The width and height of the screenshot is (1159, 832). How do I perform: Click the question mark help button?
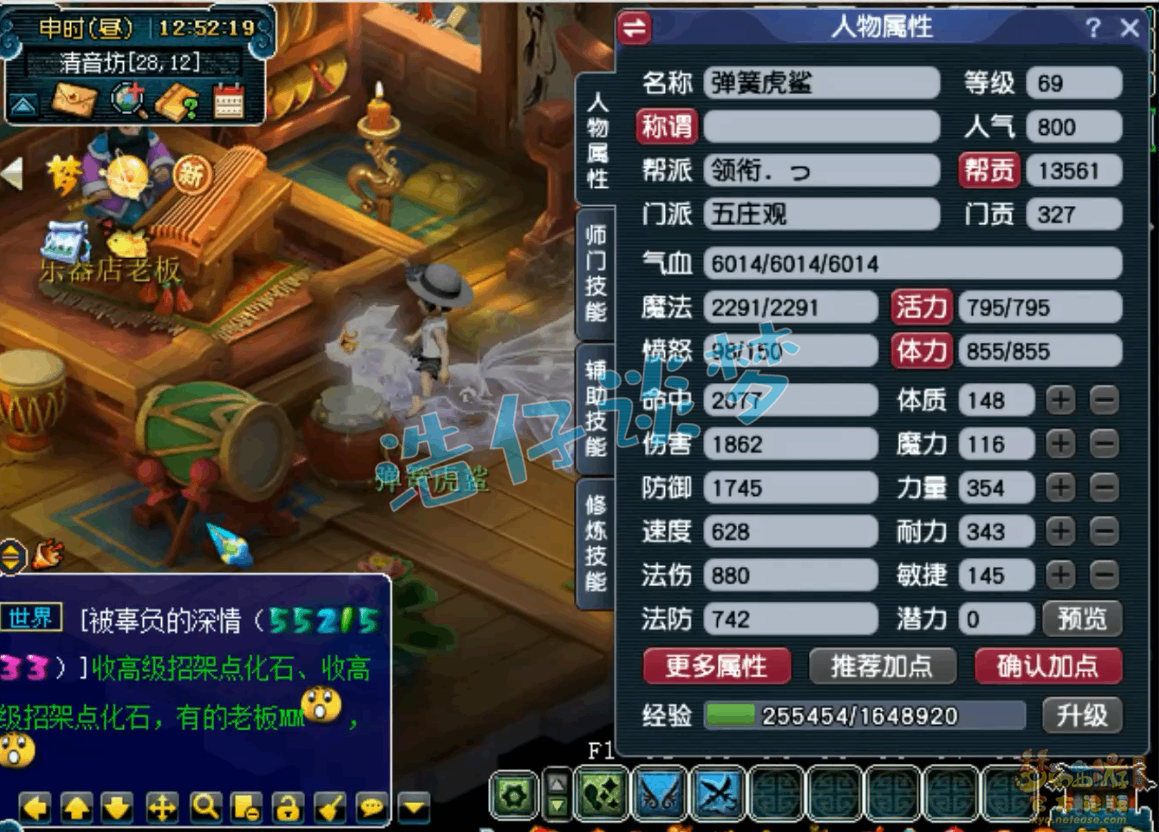click(1094, 28)
